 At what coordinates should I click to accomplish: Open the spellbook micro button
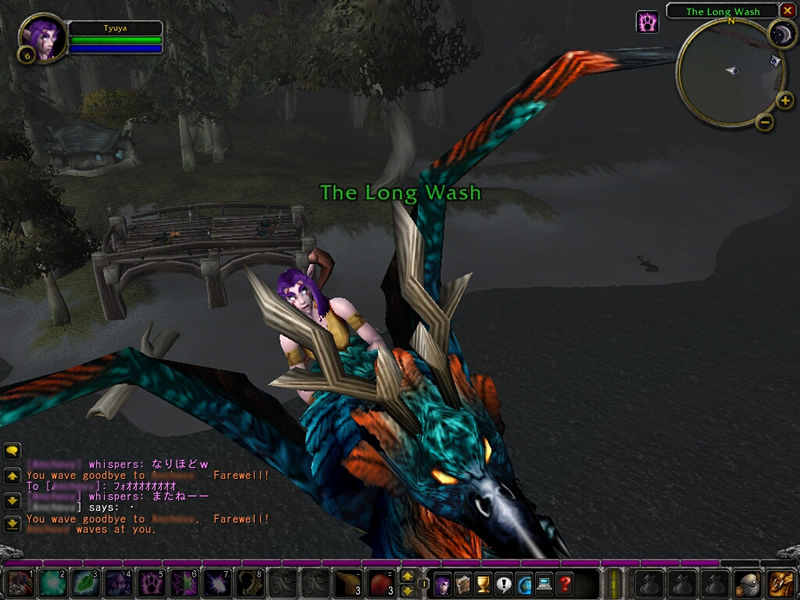pos(462,583)
